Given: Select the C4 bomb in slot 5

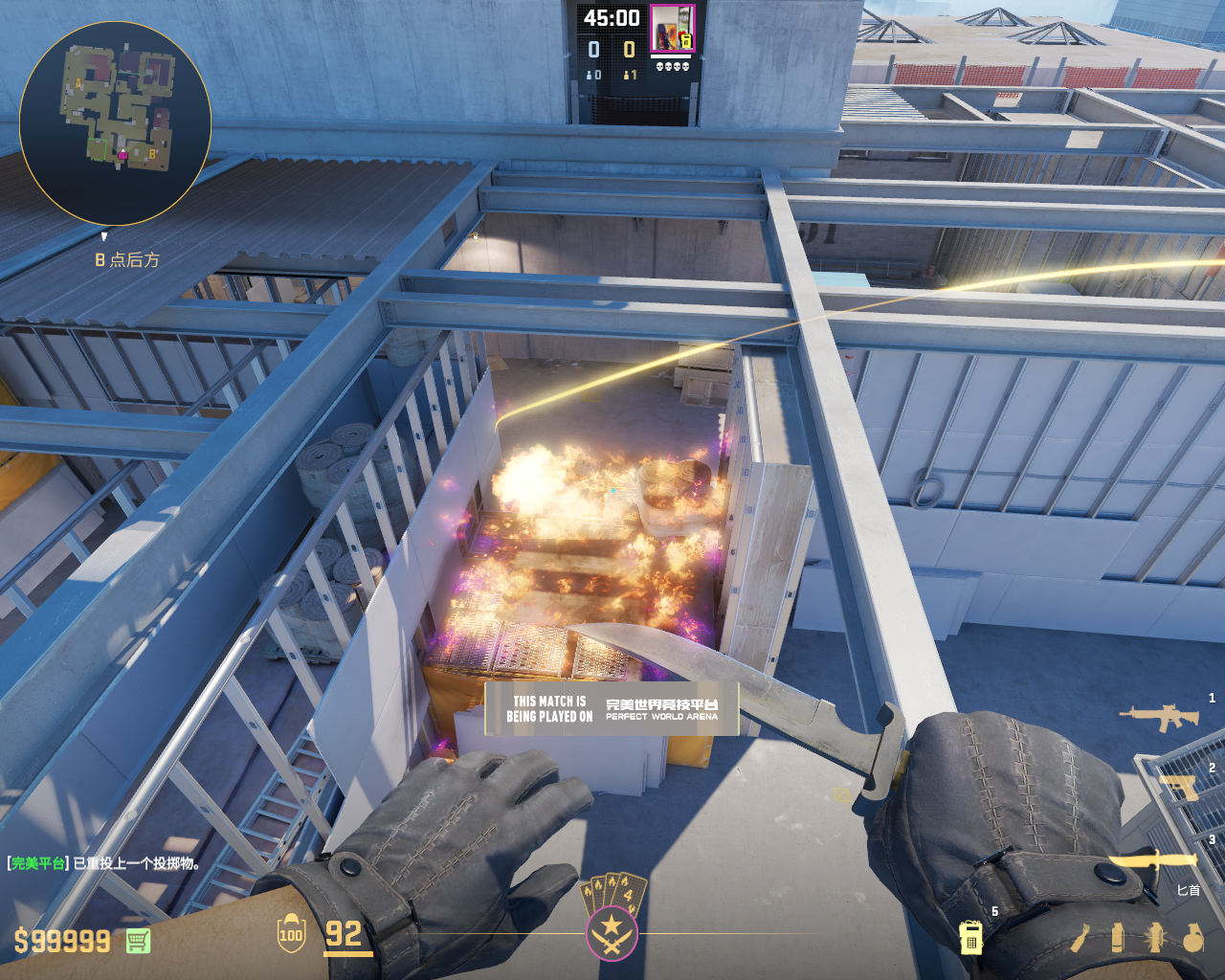Looking at the screenshot, I should [x=970, y=937].
